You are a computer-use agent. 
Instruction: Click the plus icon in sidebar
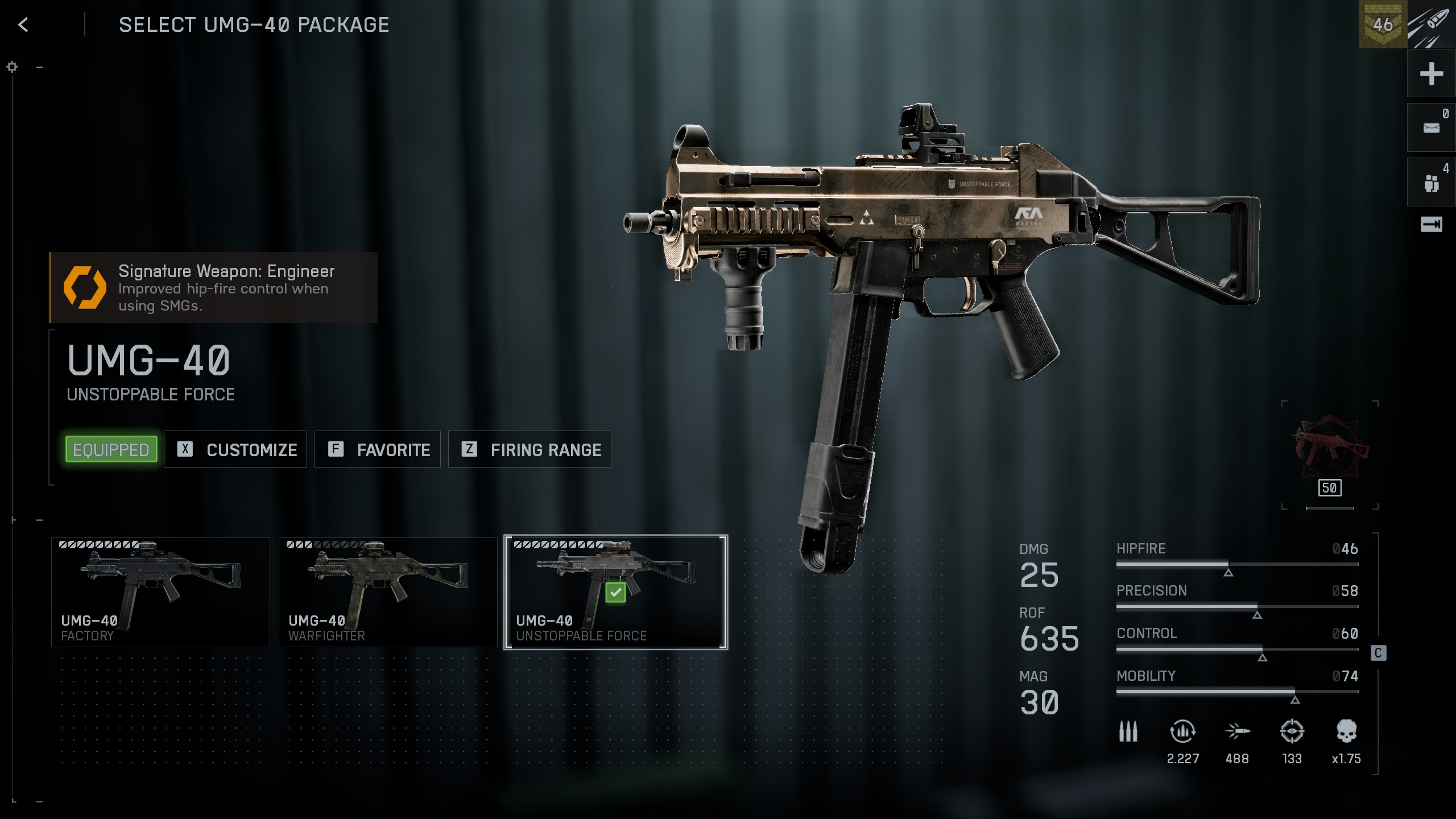pos(1431,74)
